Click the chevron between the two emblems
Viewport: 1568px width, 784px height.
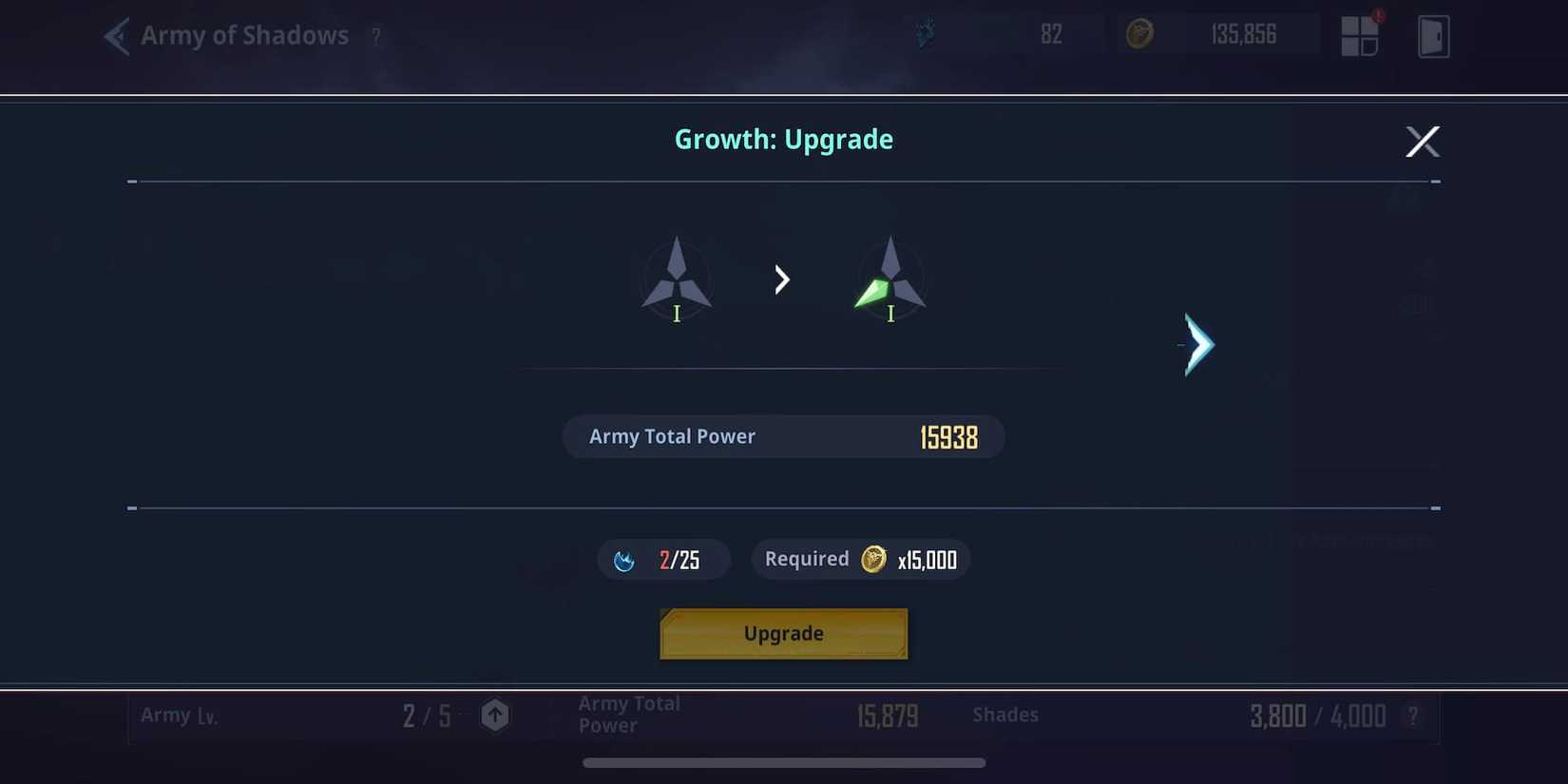782,278
